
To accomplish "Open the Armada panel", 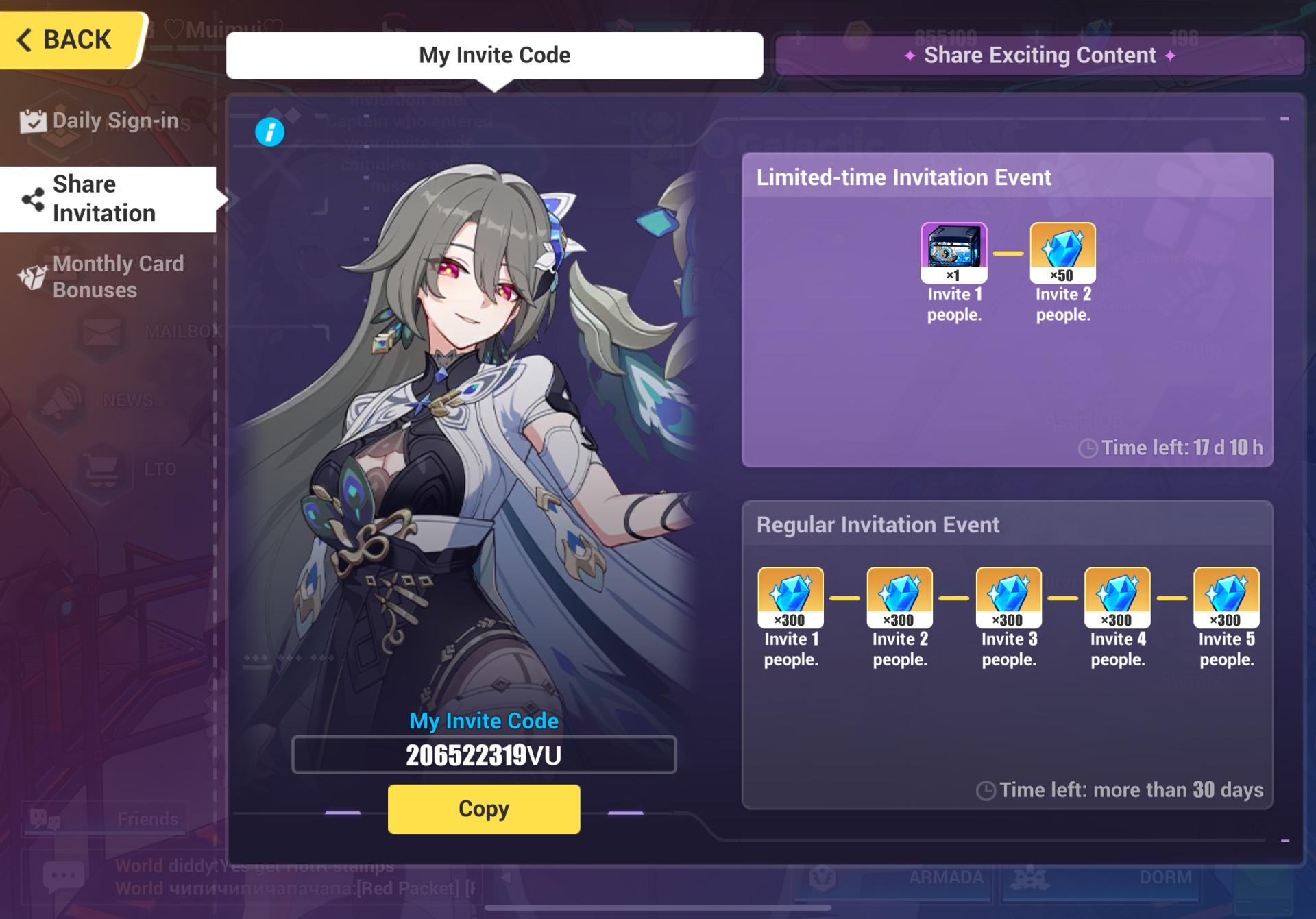I will (946, 876).
